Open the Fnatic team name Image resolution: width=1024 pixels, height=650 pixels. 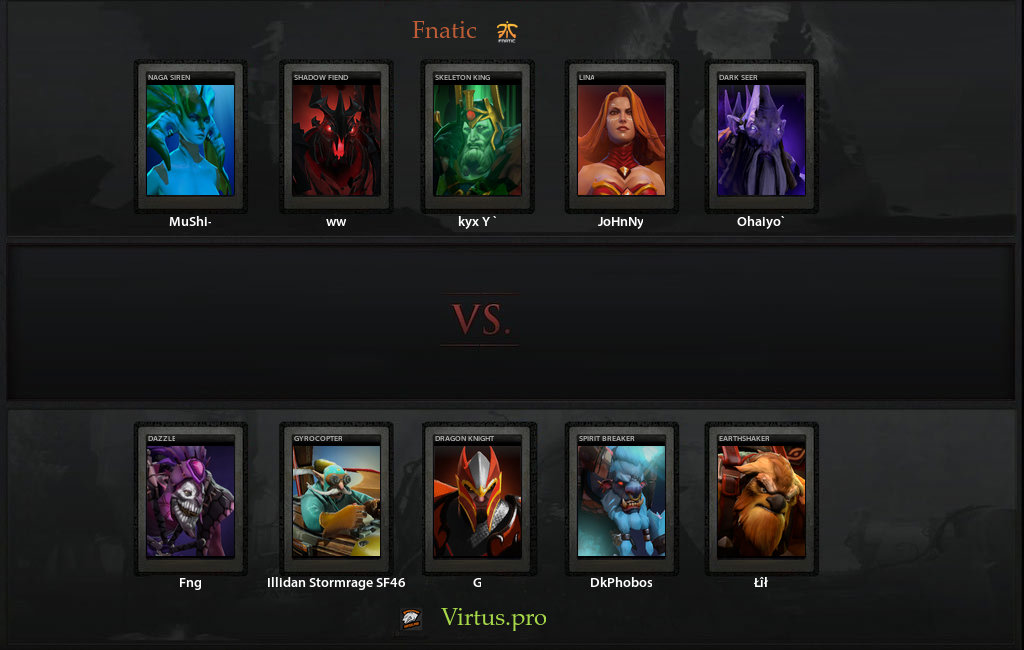click(444, 31)
